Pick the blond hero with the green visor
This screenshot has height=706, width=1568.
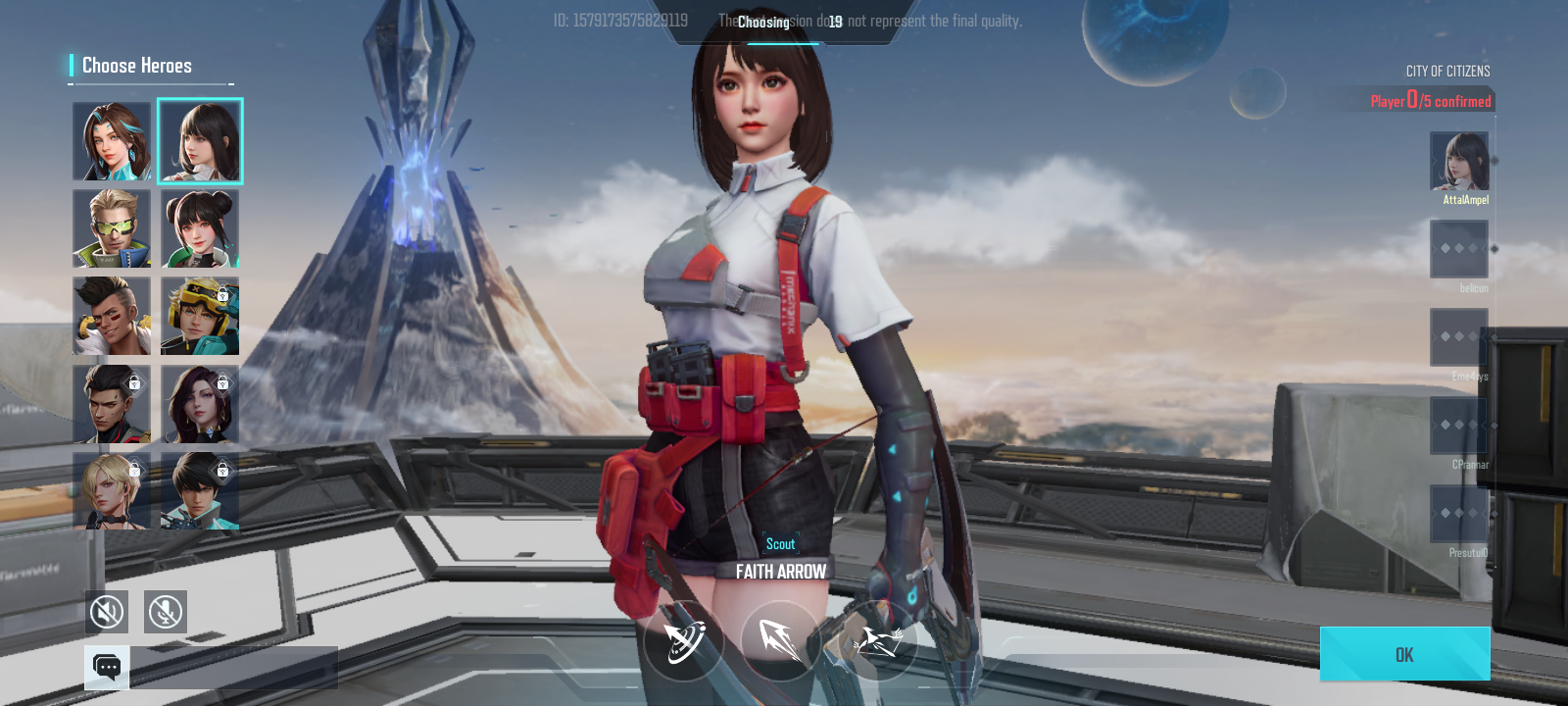pos(112,229)
